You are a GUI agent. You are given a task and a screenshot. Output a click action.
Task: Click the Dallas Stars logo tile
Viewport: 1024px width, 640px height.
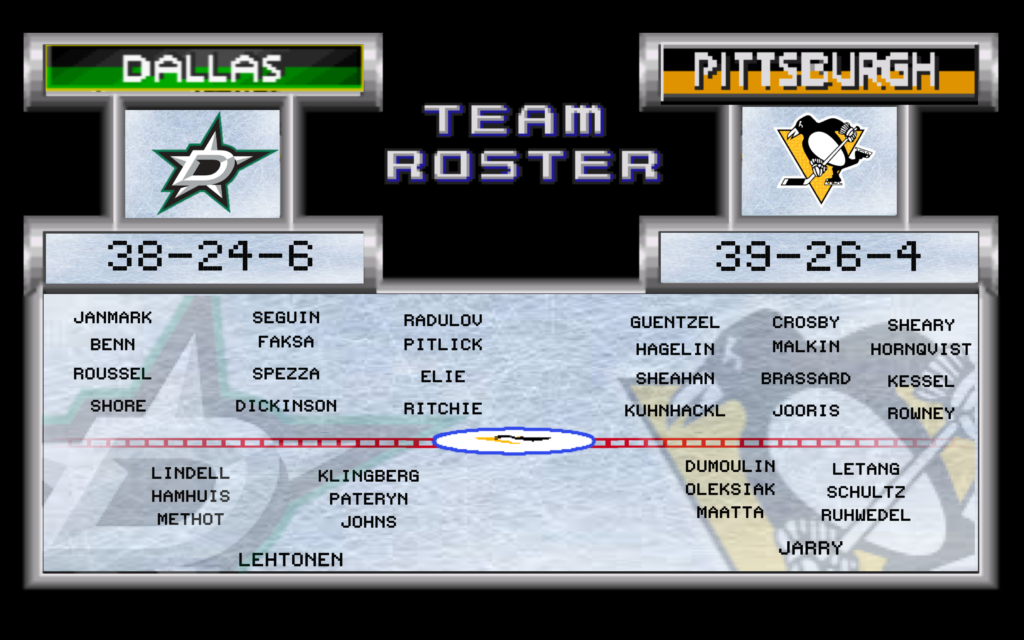tap(203, 163)
